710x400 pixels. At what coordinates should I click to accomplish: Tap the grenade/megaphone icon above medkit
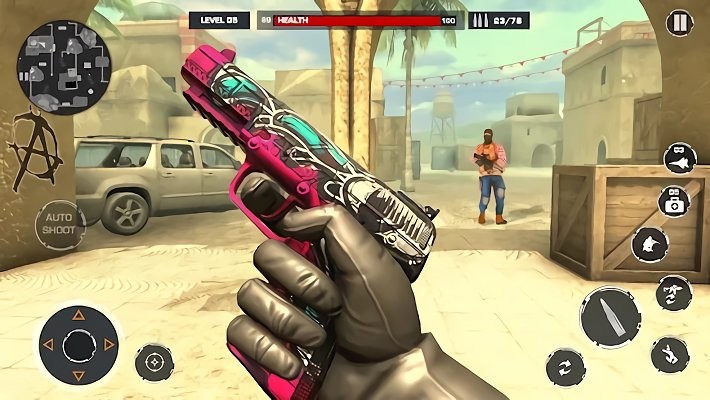pyautogui.click(x=680, y=158)
